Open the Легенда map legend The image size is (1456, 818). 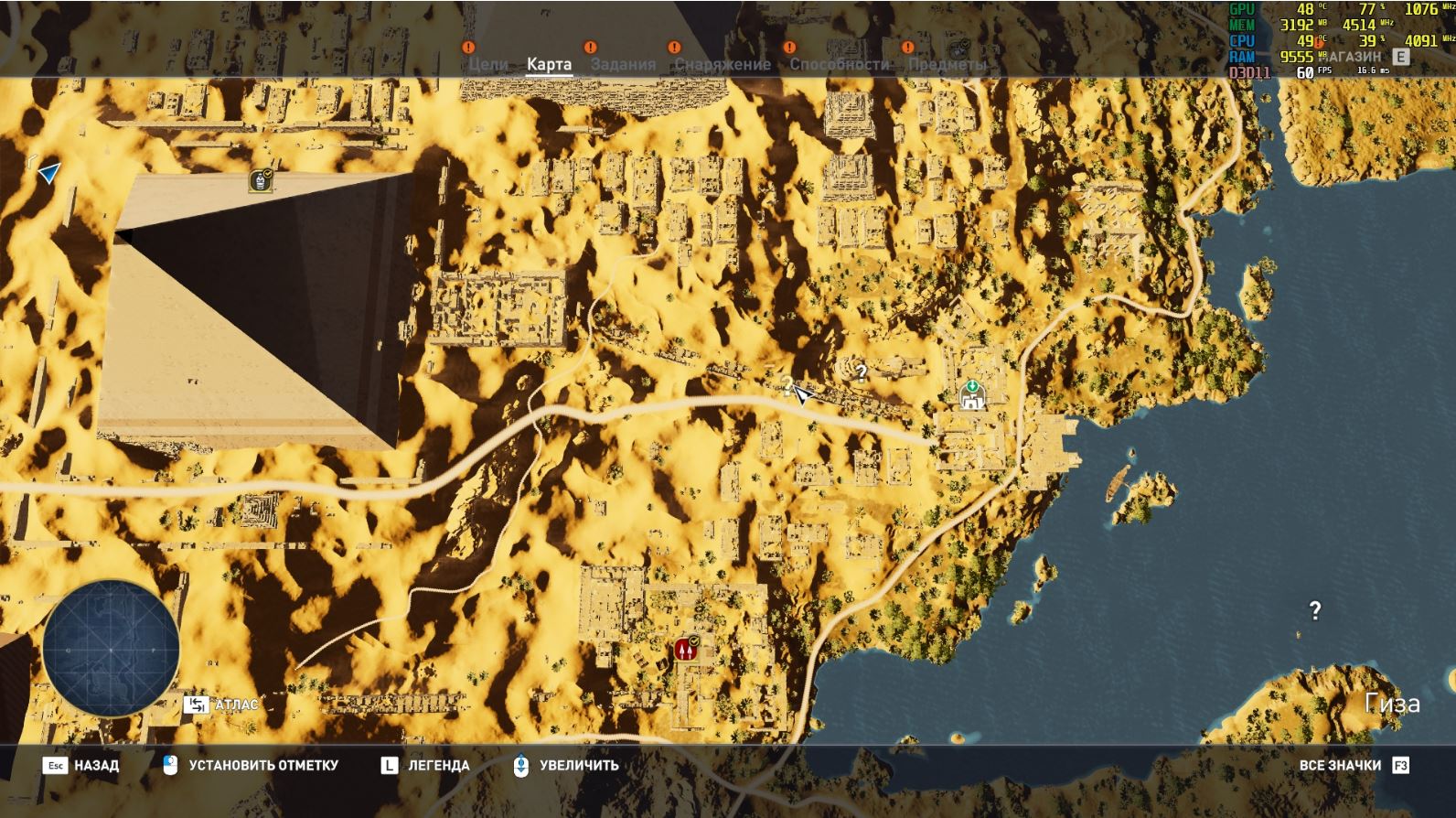point(425,765)
